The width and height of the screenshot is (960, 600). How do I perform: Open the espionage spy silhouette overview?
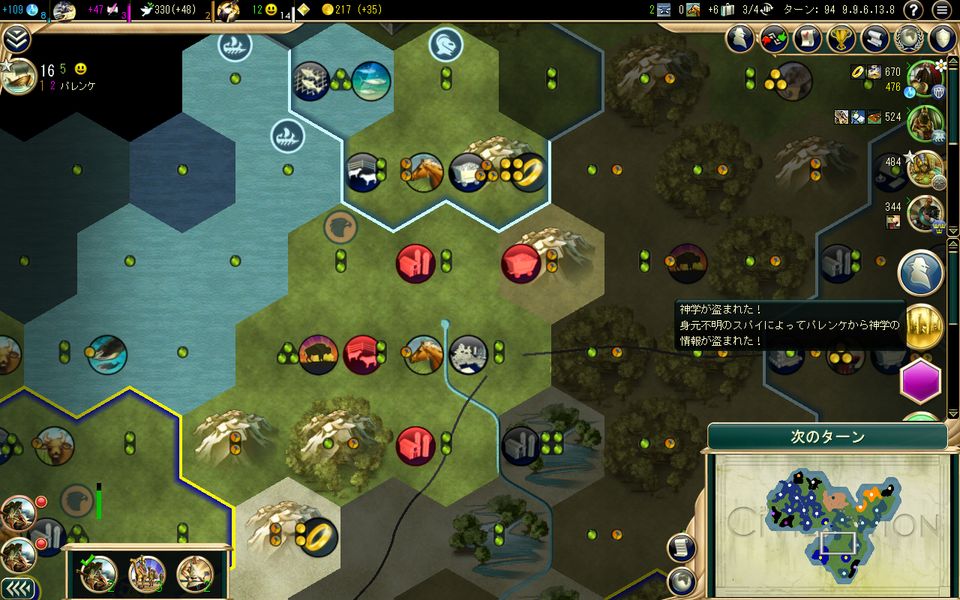point(740,38)
